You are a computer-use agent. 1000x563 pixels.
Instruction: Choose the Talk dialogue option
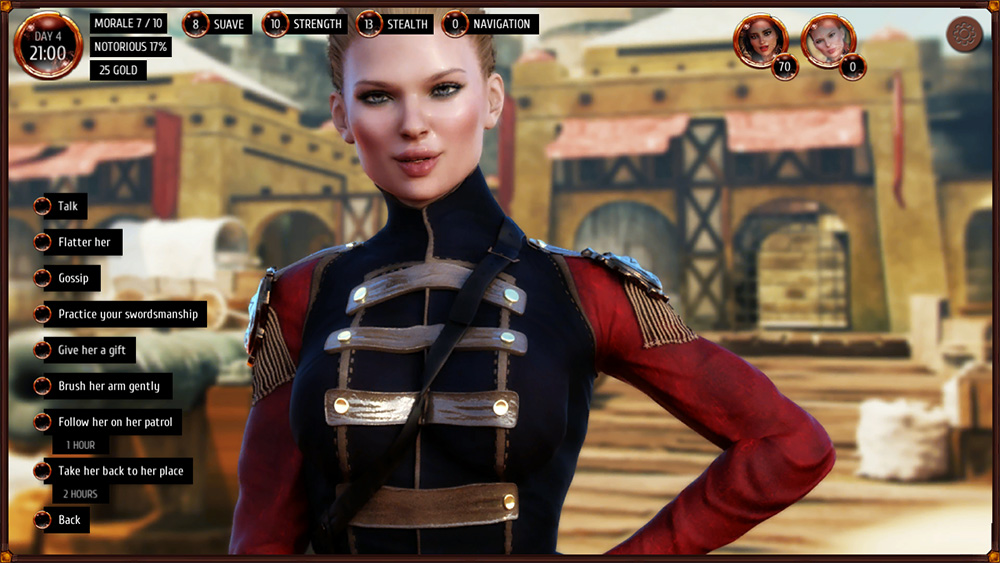pos(67,206)
